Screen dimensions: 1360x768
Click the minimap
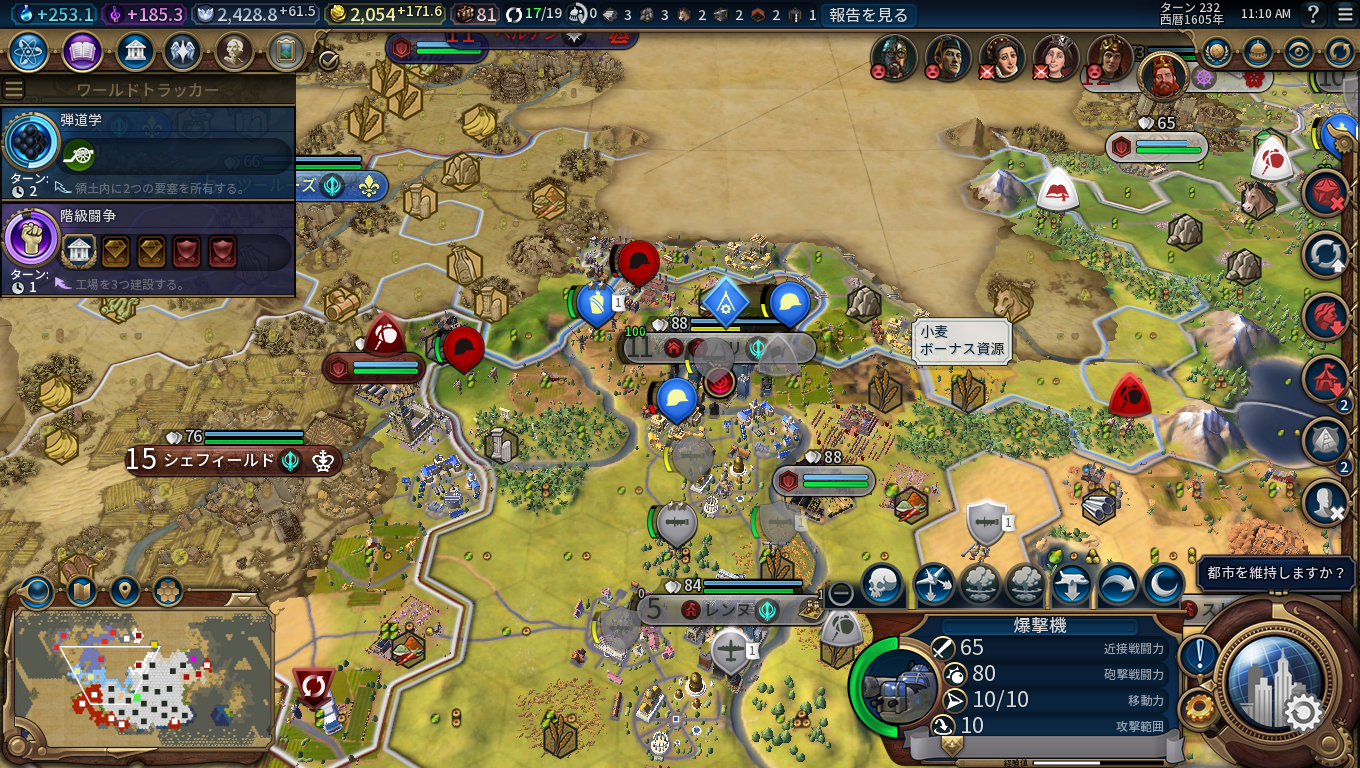point(143,678)
